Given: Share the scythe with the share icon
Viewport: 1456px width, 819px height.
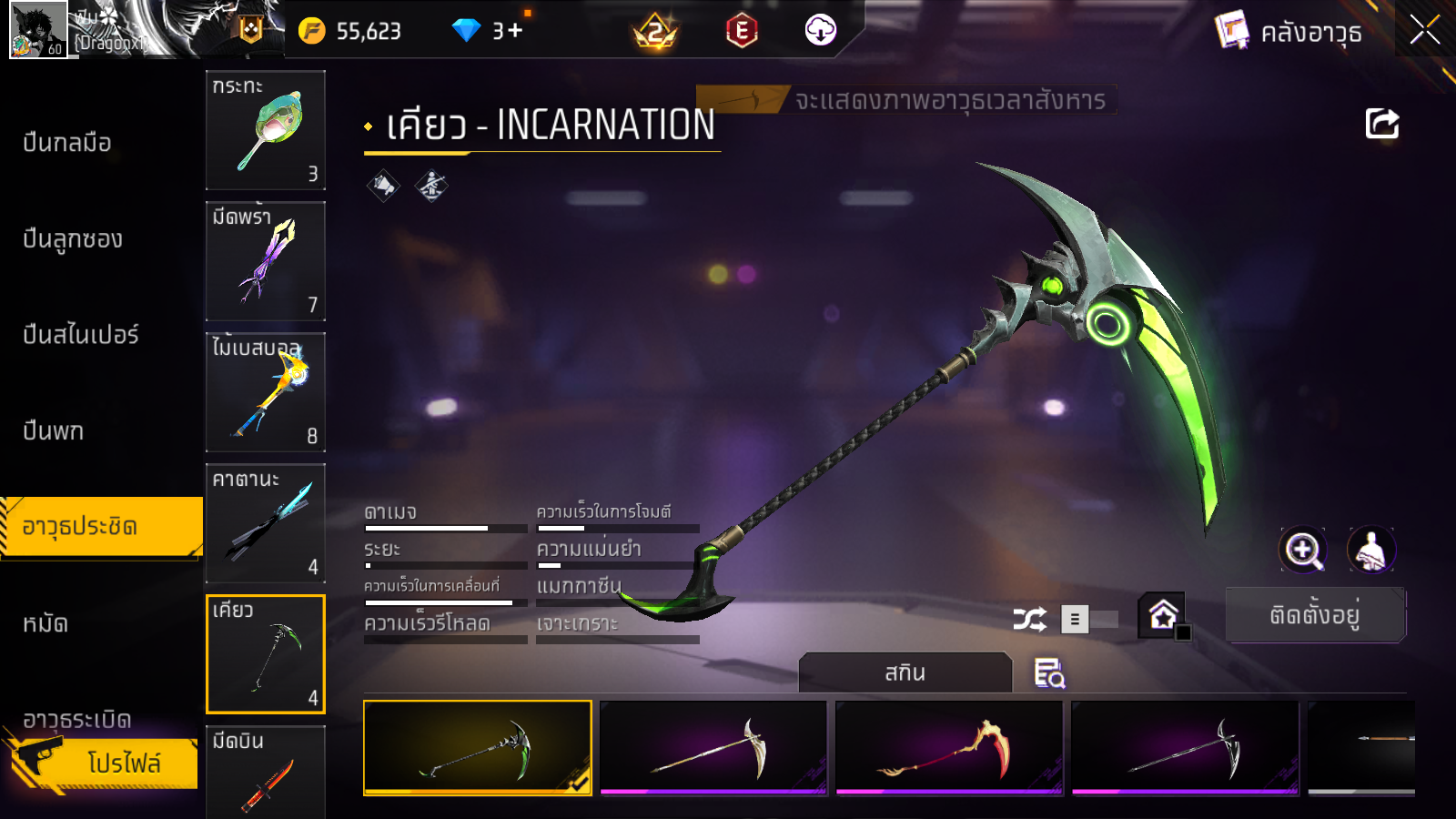Looking at the screenshot, I should (x=1381, y=124).
